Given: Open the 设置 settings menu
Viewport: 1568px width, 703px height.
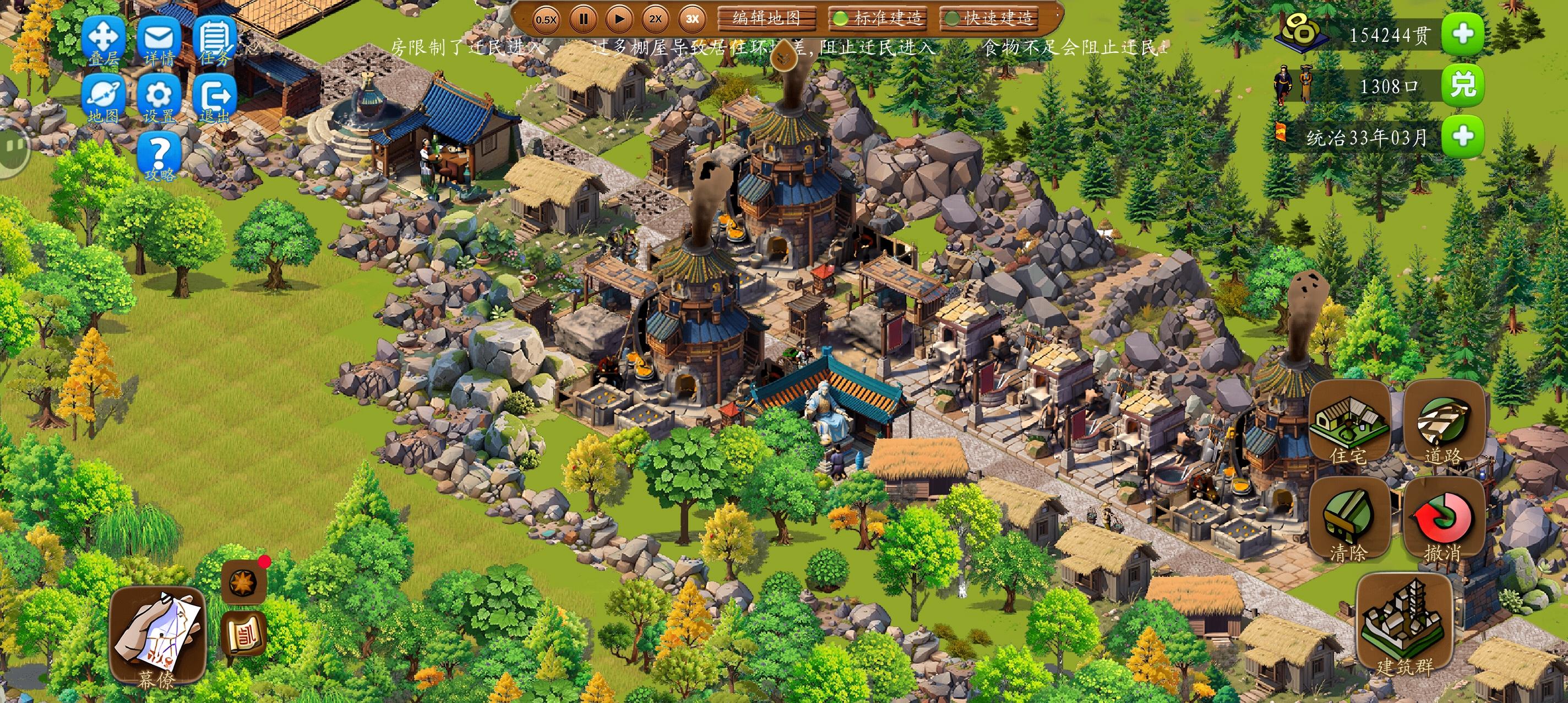Looking at the screenshot, I should [x=159, y=99].
